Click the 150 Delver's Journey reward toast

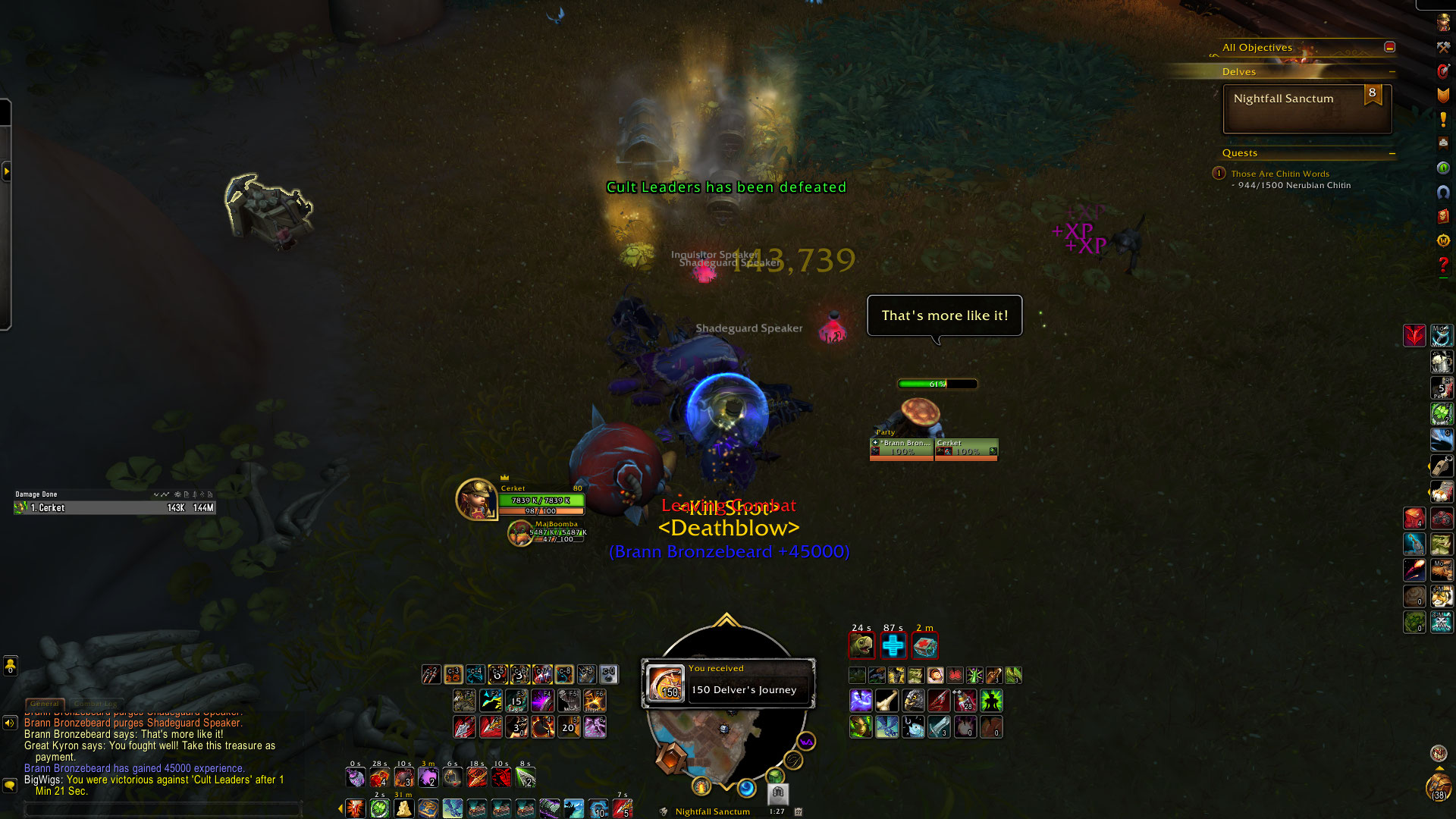[729, 683]
